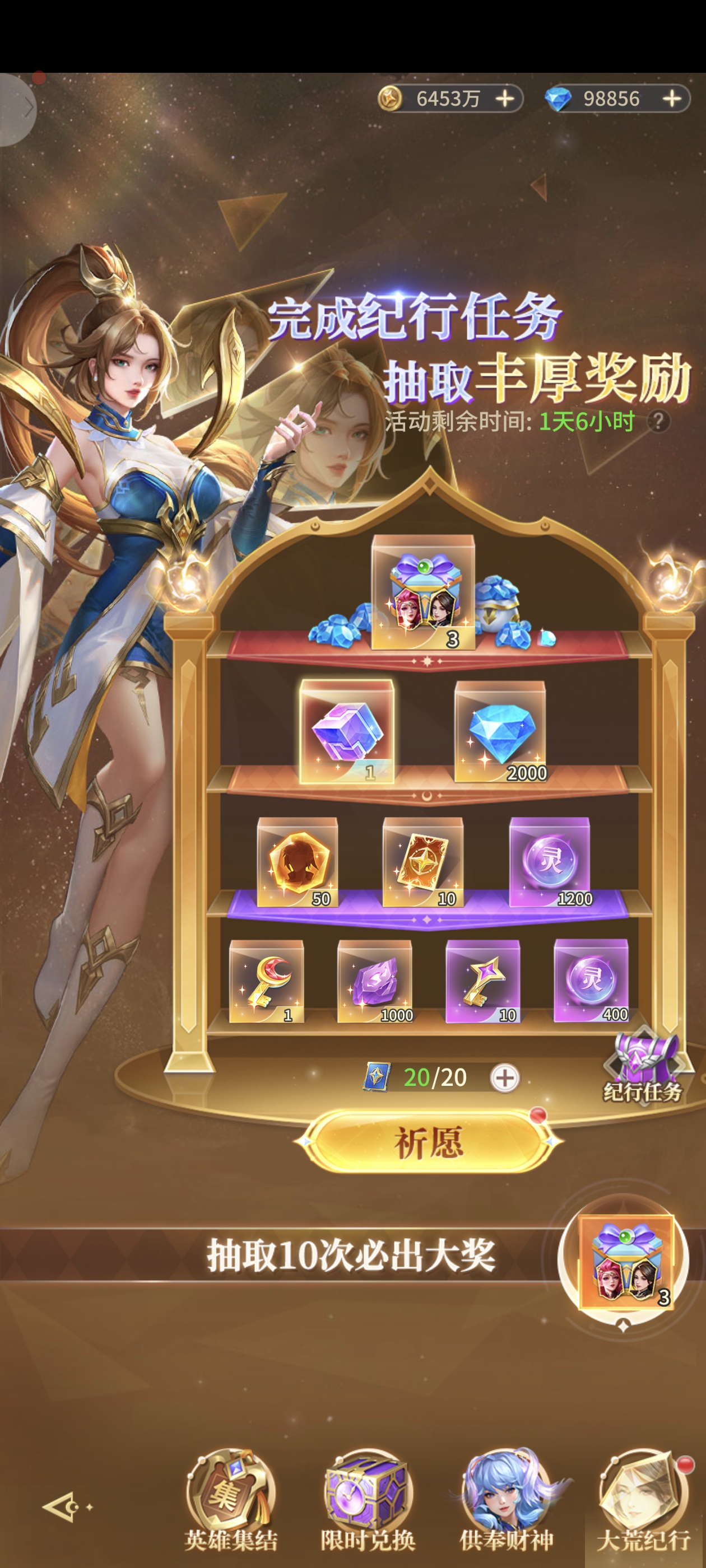View the hero gift box grand prize on top shelf
Image resolution: width=706 pixels, height=1568 pixels.
point(422,592)
